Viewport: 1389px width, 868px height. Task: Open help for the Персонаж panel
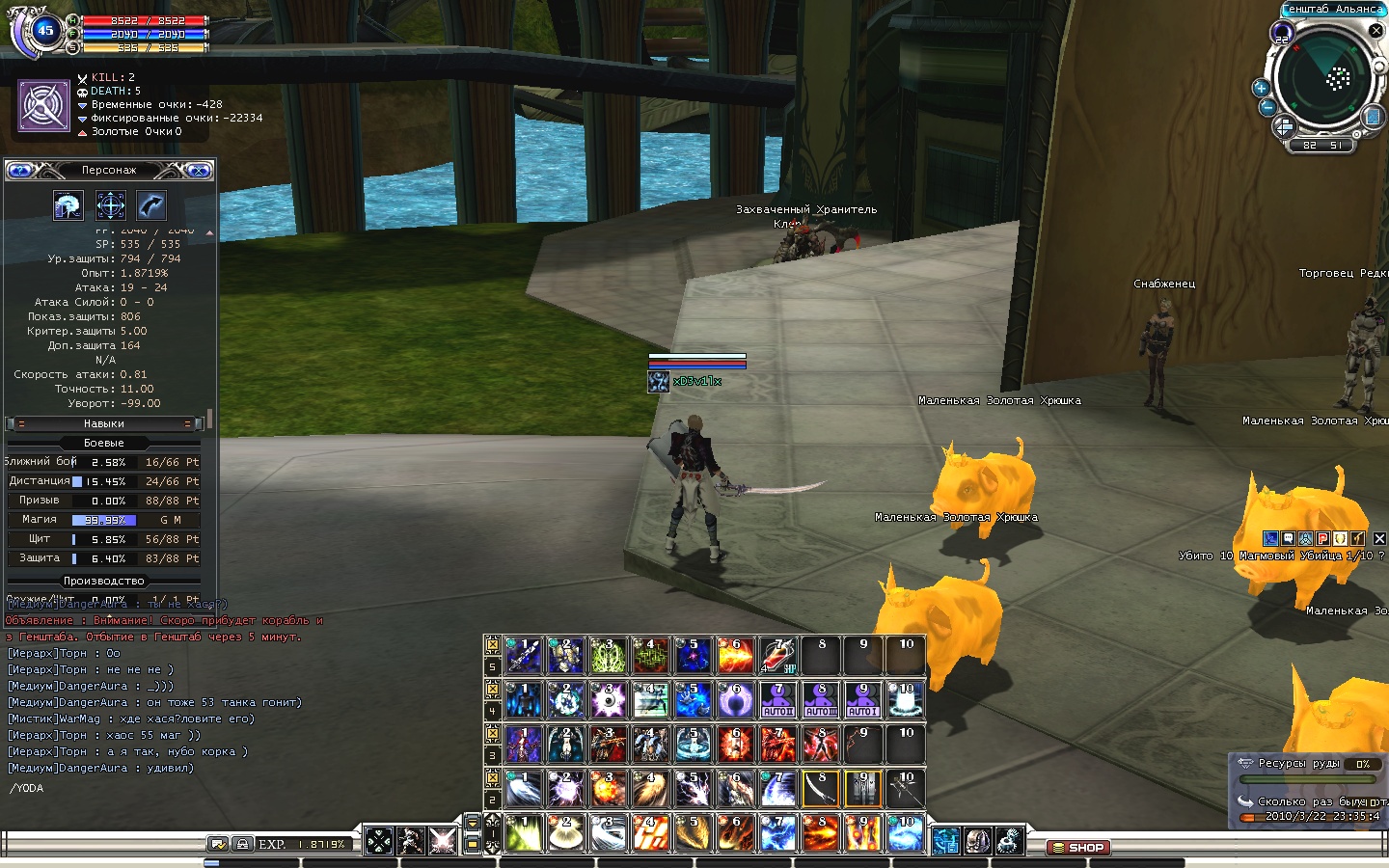pyautogui.click(x=20, y=171)
